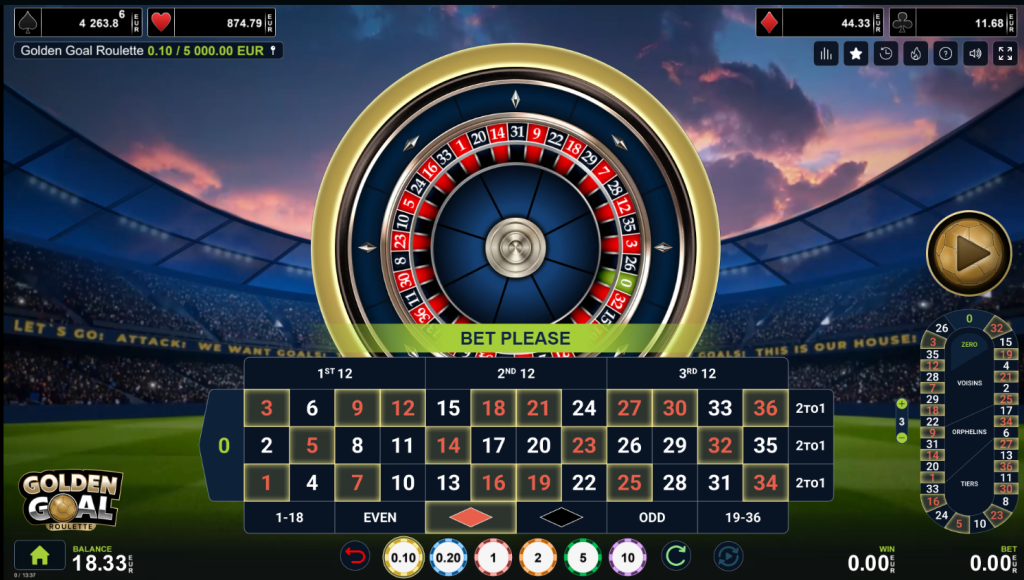This screenshot has width=1024, height=580.
Task: Choose the 19-36 high bet
Action: click(742, 518)
